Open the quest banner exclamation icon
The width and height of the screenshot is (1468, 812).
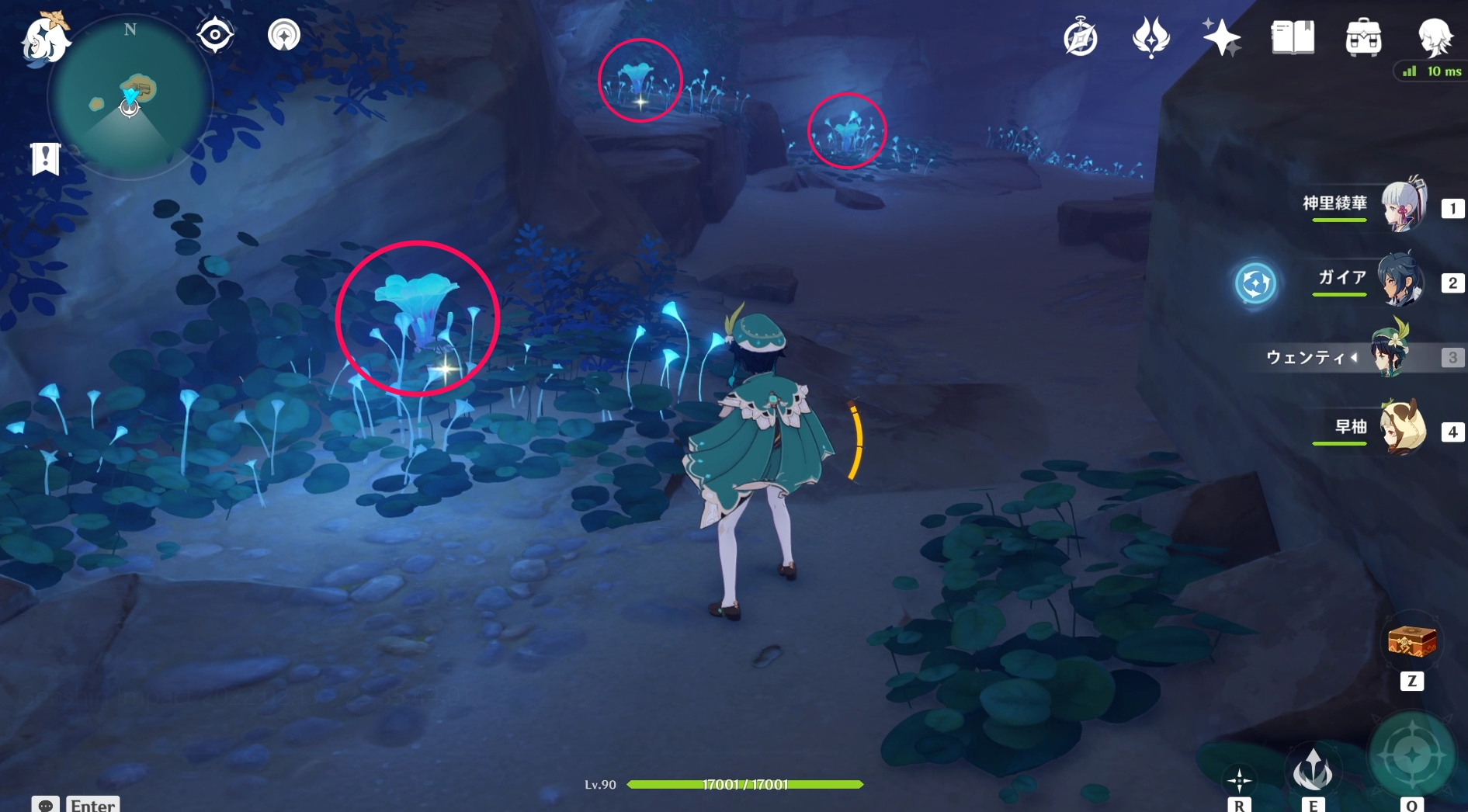tap(45, 159)
